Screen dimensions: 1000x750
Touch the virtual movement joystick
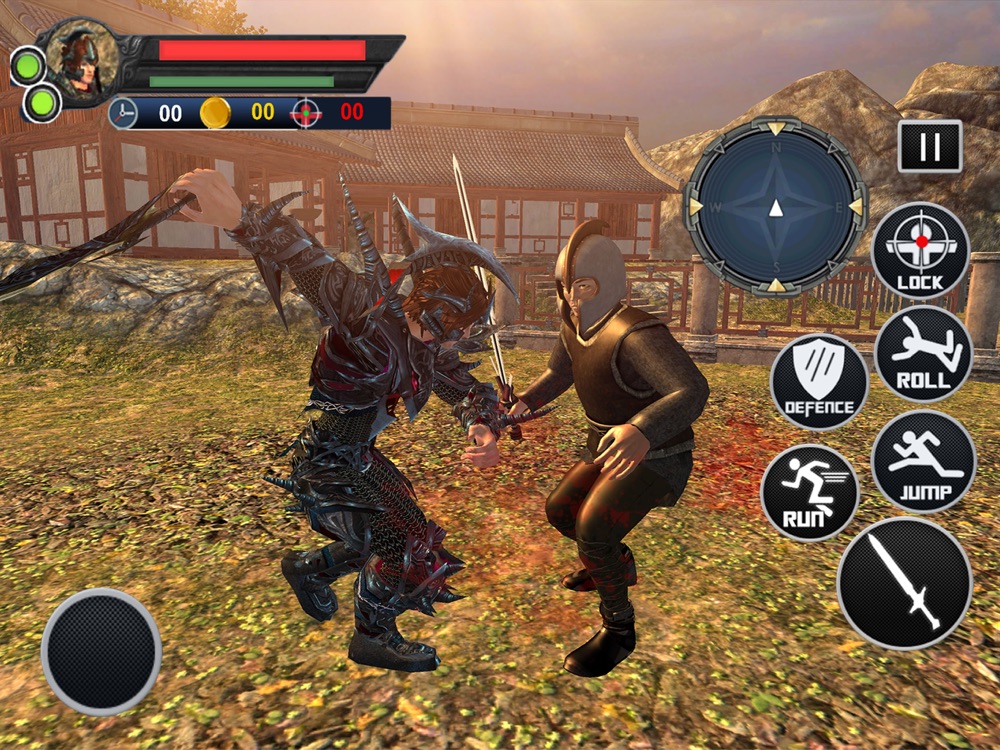click(x=101, y=651)
